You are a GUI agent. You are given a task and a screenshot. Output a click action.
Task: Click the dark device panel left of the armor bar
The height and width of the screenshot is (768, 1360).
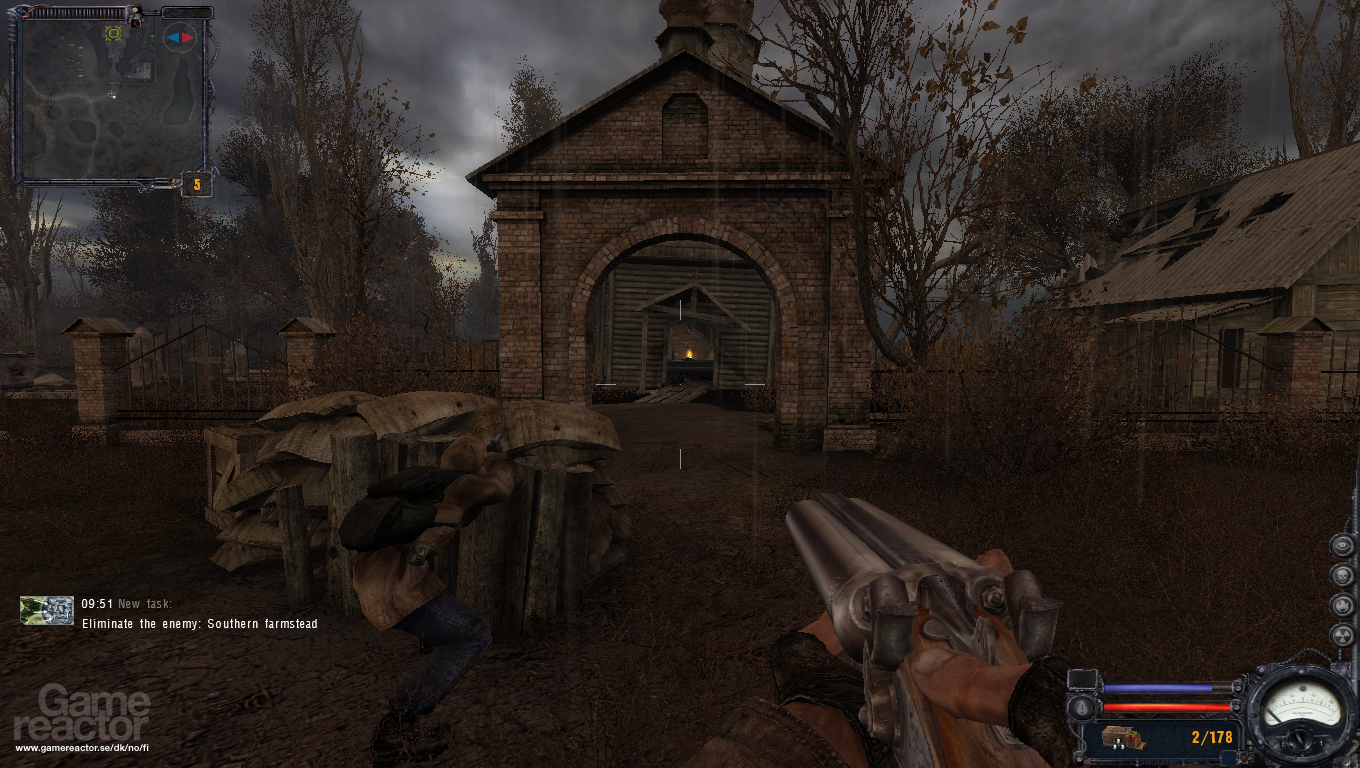1082,680
